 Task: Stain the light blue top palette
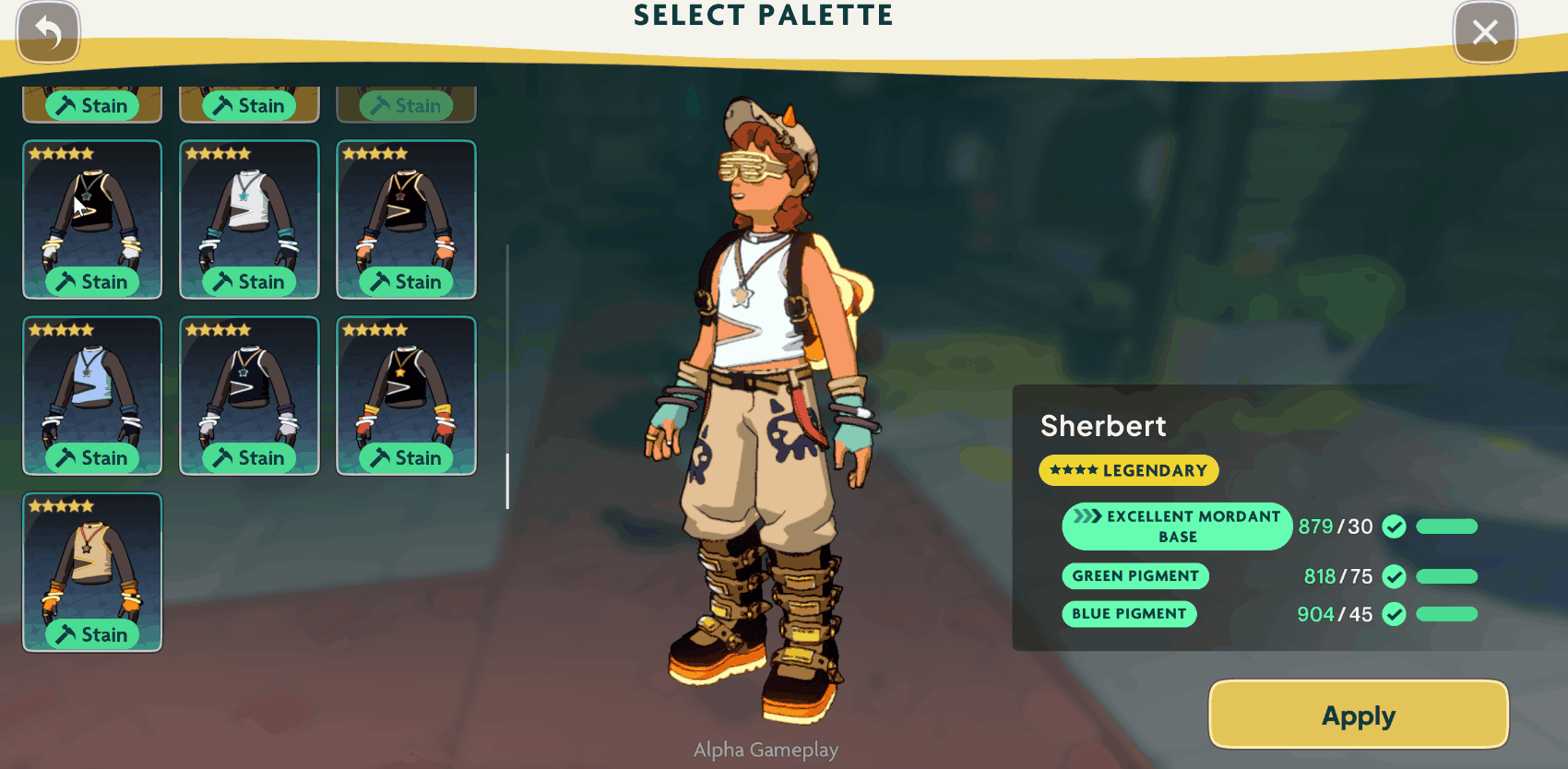92,458
